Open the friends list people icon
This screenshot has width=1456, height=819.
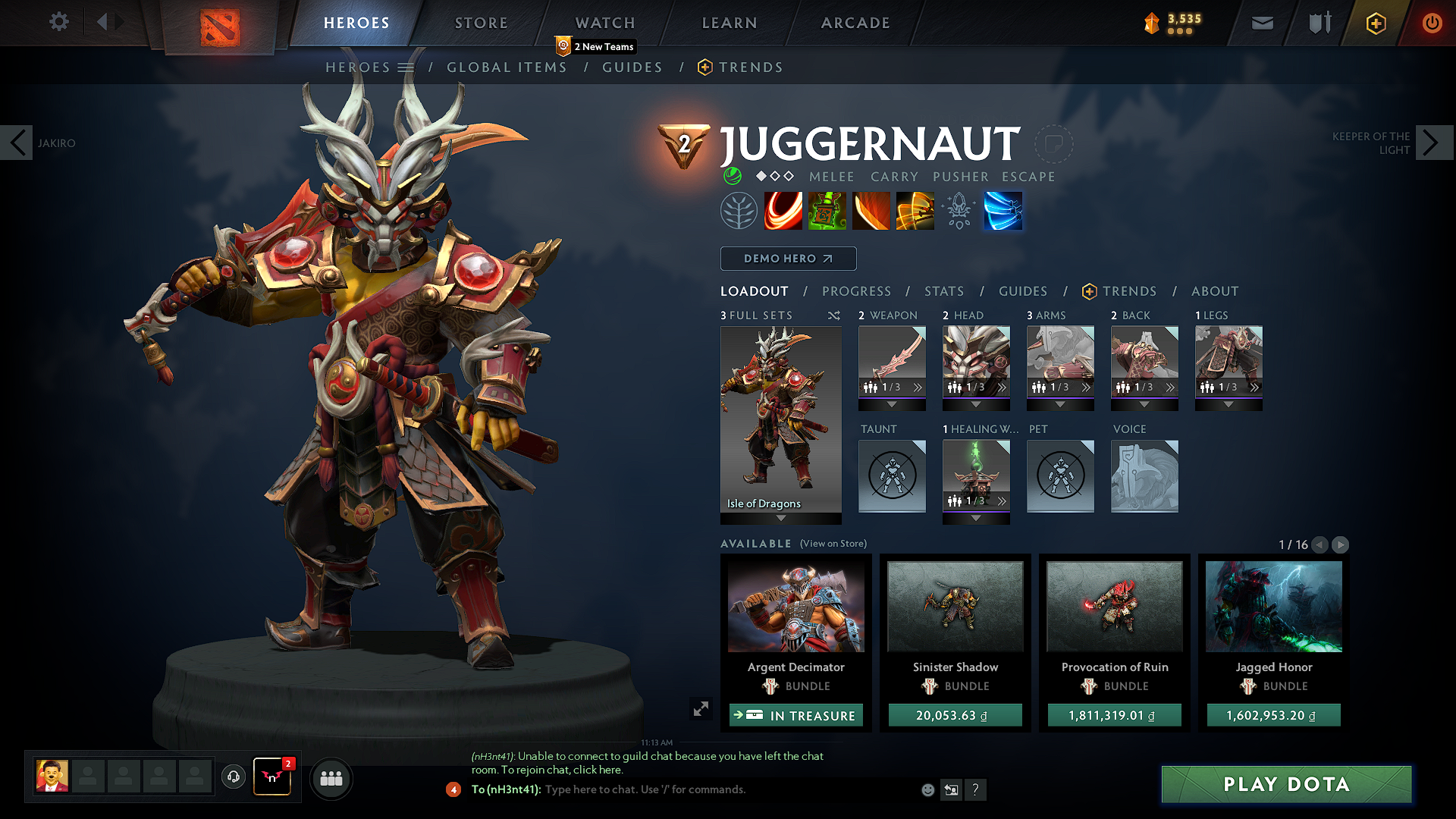tap(331, 778)
